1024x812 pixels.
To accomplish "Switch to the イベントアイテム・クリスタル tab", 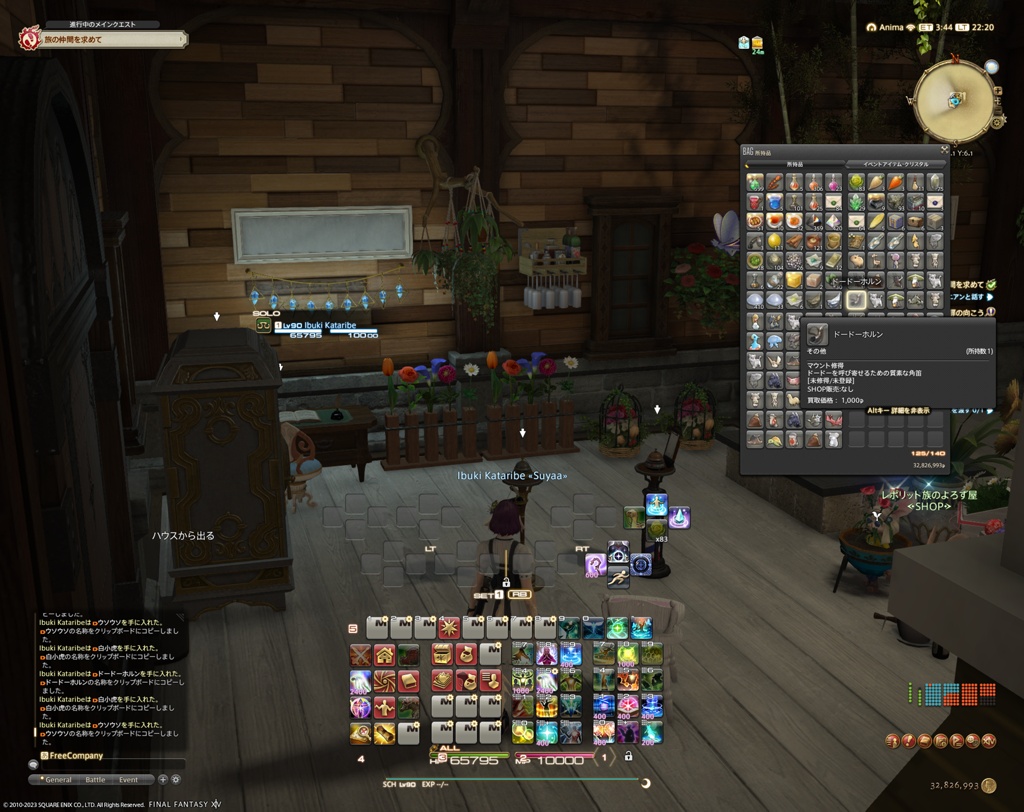I will [x=895, y=164].
